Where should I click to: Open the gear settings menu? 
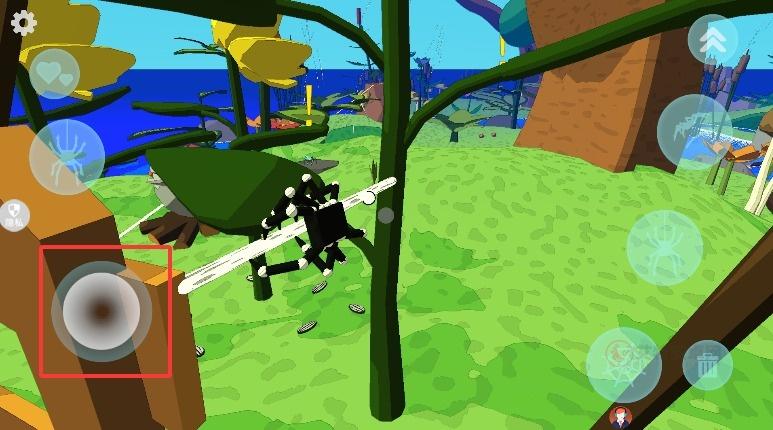pyautogui.click(x=23, y=23)
